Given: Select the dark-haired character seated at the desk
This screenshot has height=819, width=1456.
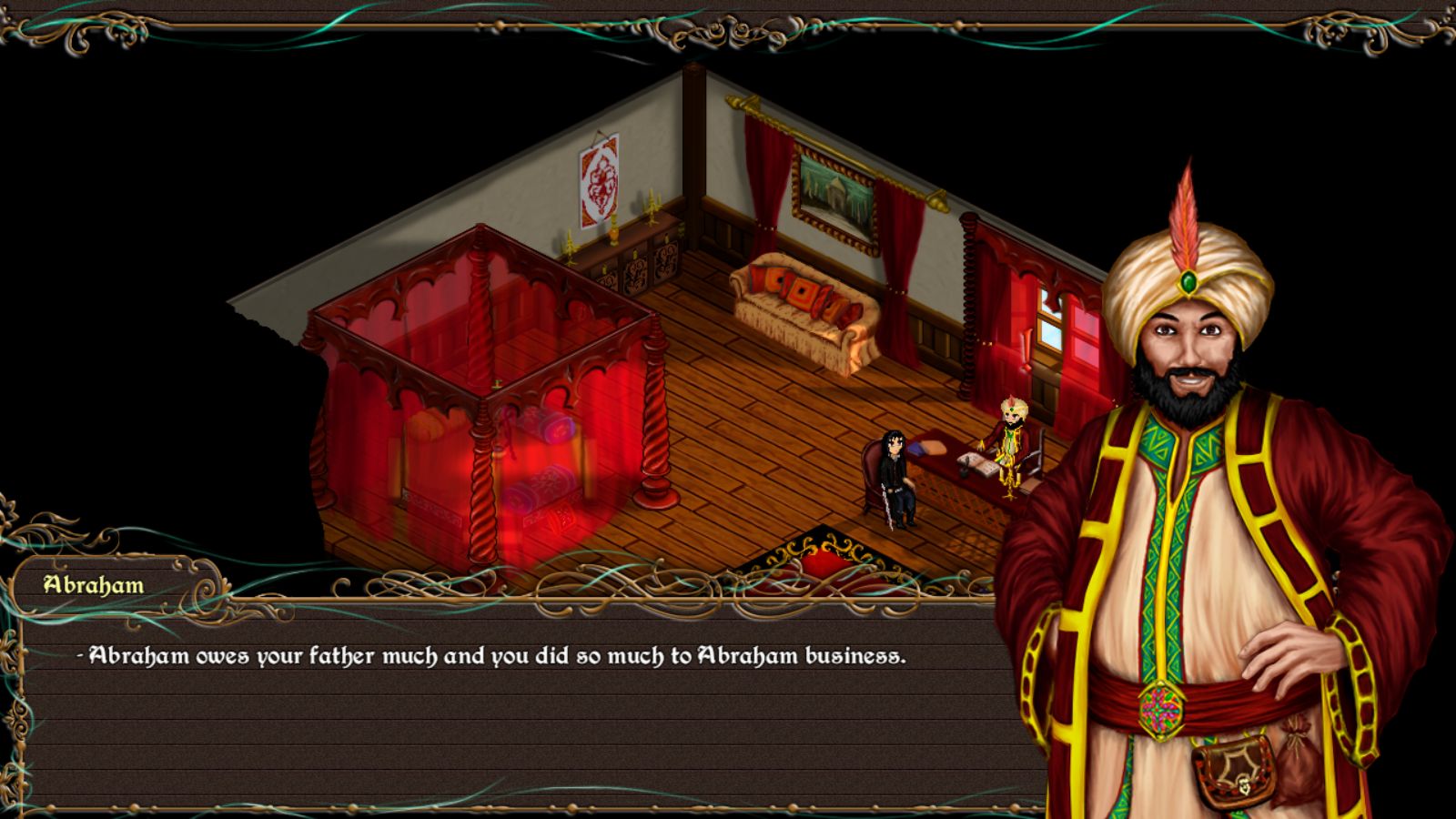Looking at the screenshot, I should click(895, 473).
